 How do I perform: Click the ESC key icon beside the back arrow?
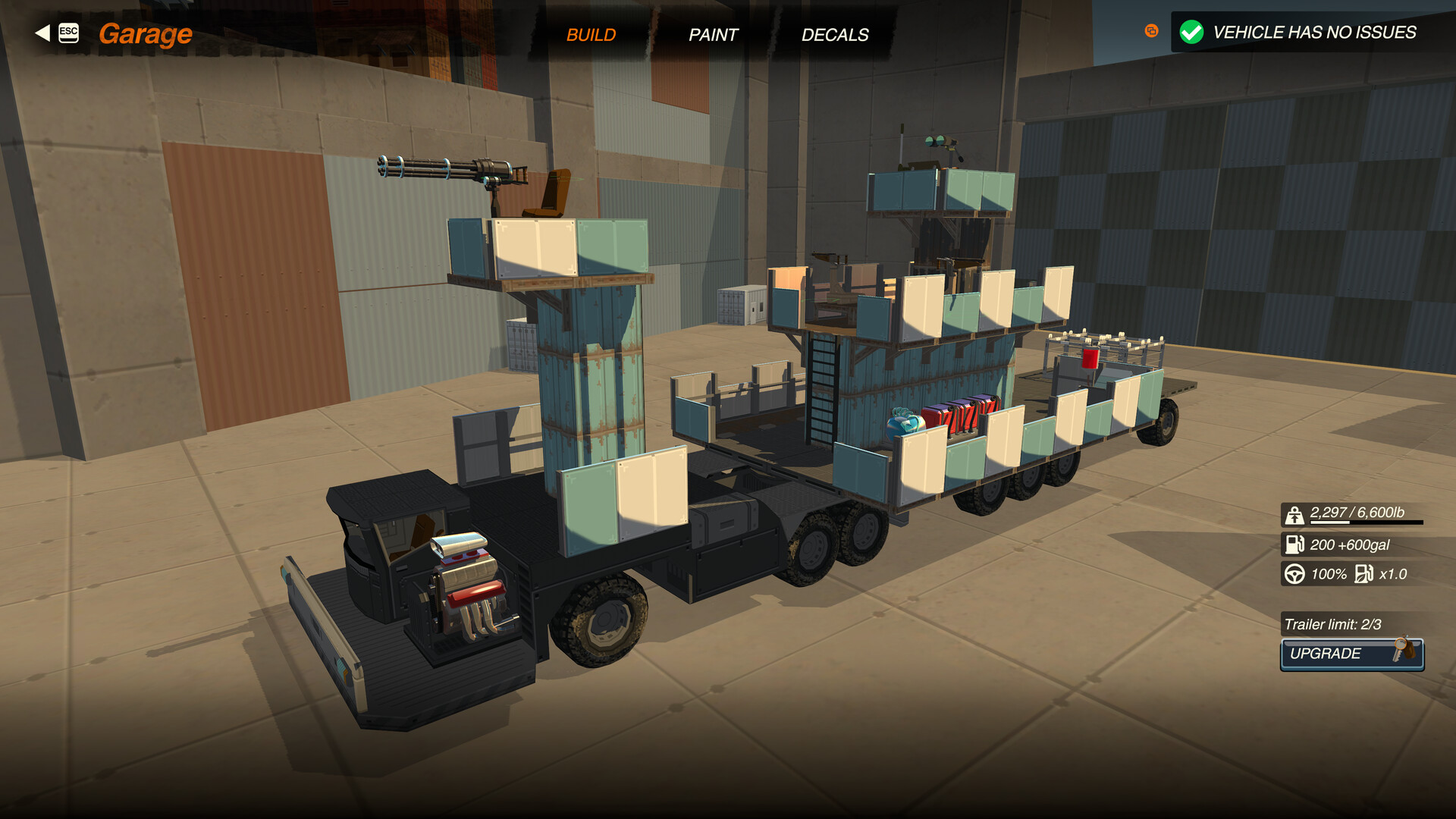[68, 32]
